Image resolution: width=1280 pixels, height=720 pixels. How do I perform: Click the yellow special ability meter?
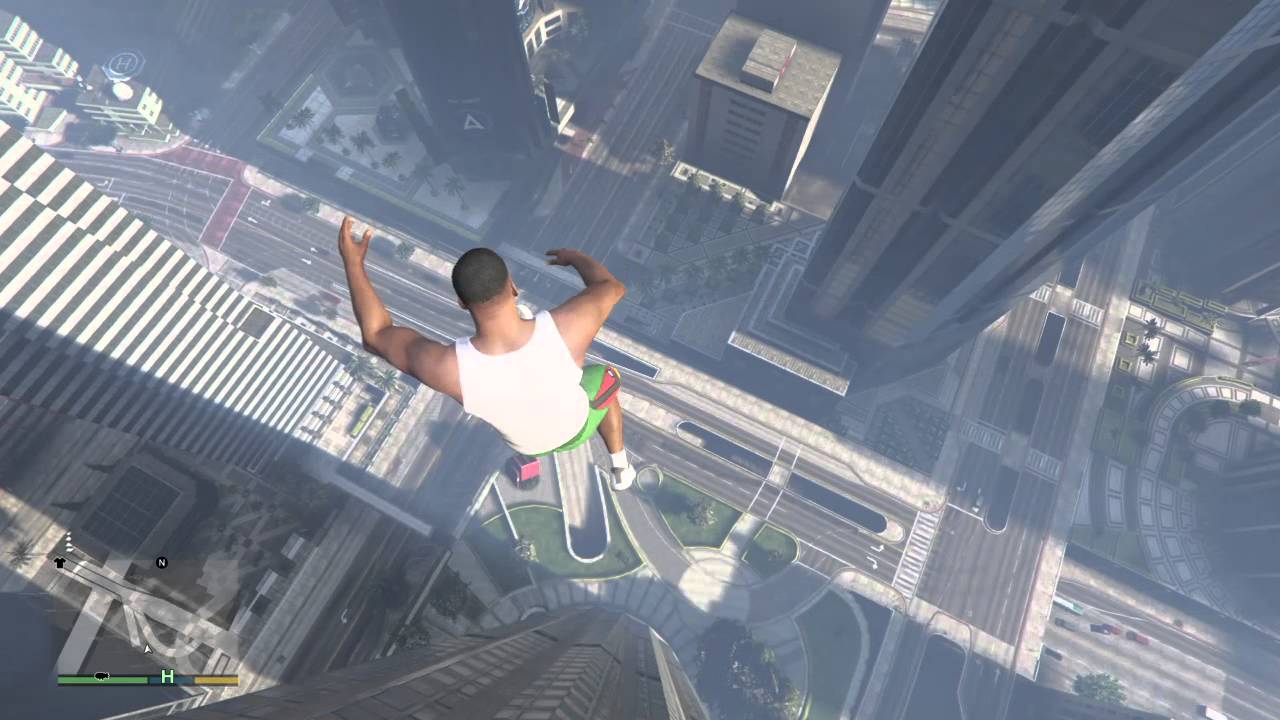tap(217, 680)
